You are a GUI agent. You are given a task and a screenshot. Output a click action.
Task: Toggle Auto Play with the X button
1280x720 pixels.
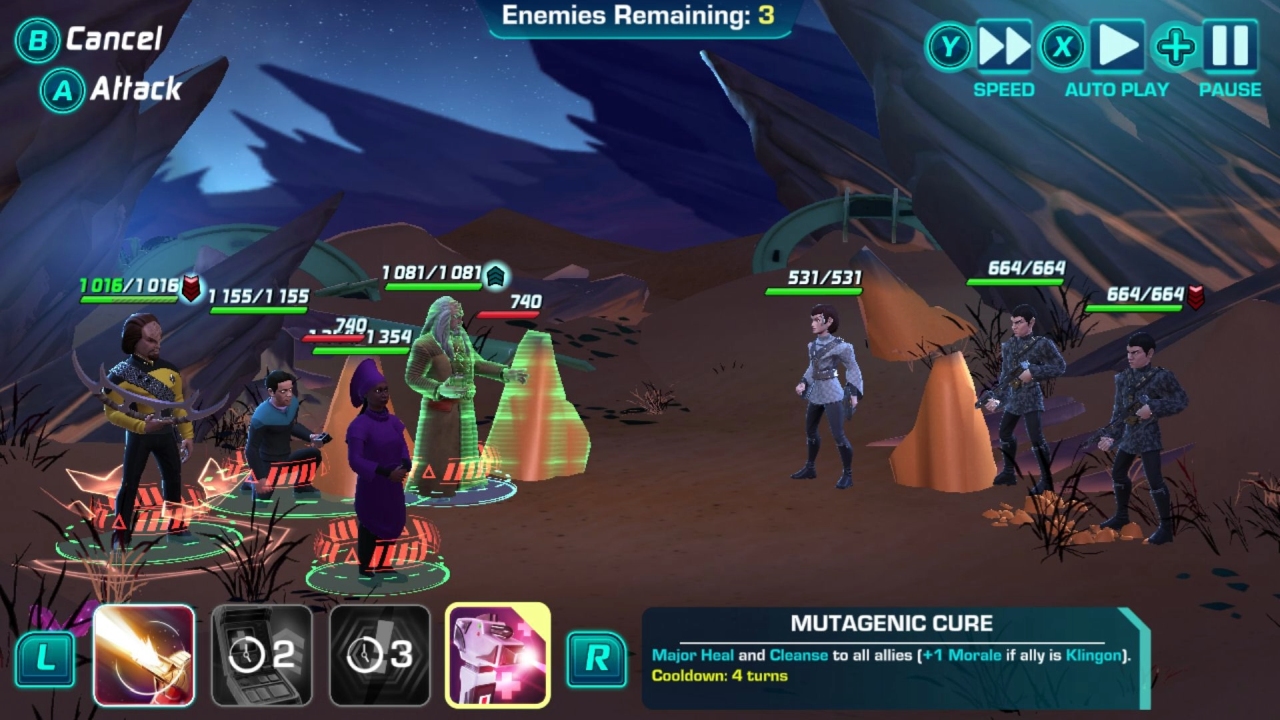click(1063, 46)
